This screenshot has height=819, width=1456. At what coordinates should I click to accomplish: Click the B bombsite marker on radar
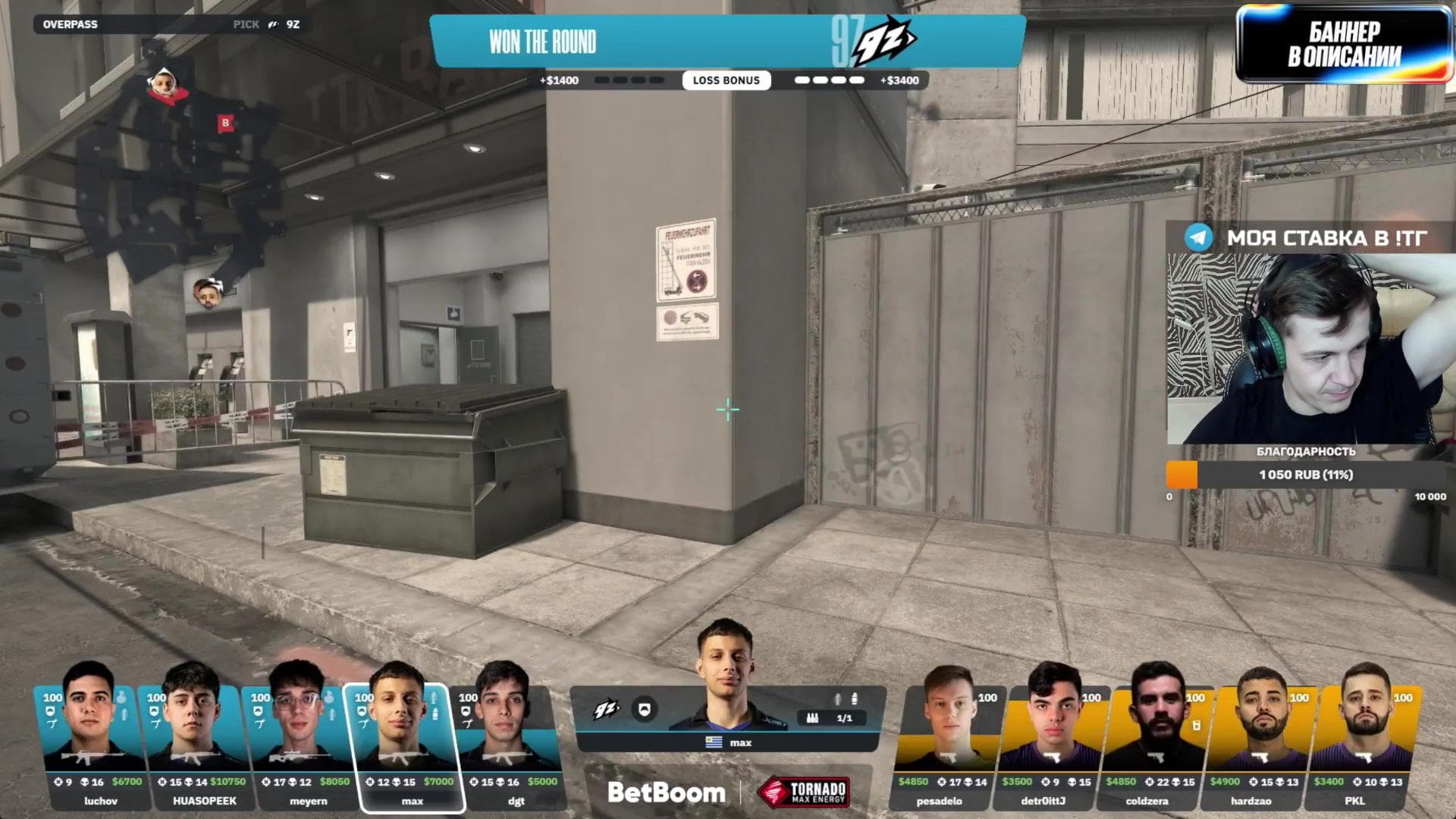(x=224, y=122)
